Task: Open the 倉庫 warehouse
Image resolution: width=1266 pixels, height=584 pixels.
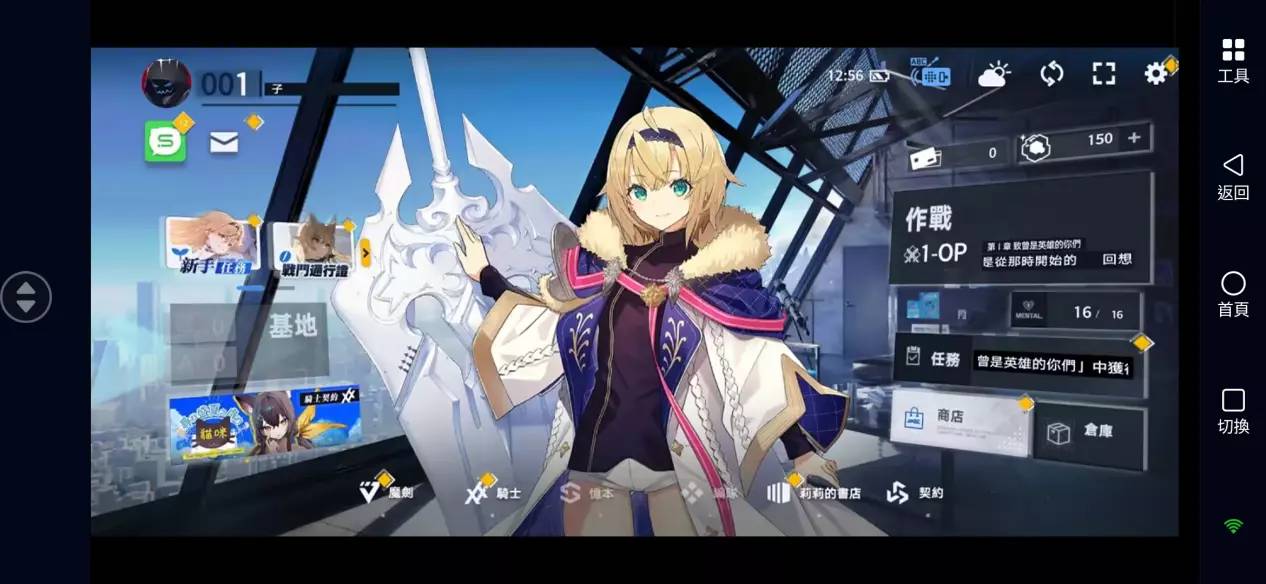Action: pyautogui.click(x=1089, y=434)
